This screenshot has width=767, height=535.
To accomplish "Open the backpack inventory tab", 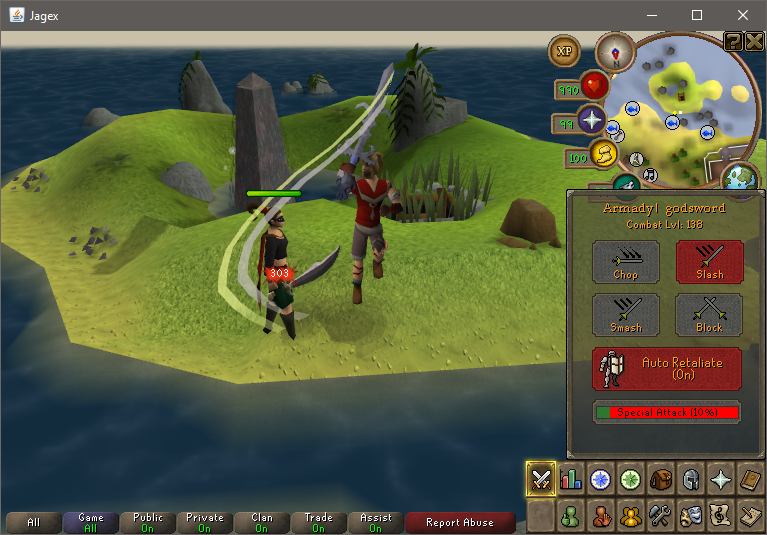I will click(x=661, y=479).
